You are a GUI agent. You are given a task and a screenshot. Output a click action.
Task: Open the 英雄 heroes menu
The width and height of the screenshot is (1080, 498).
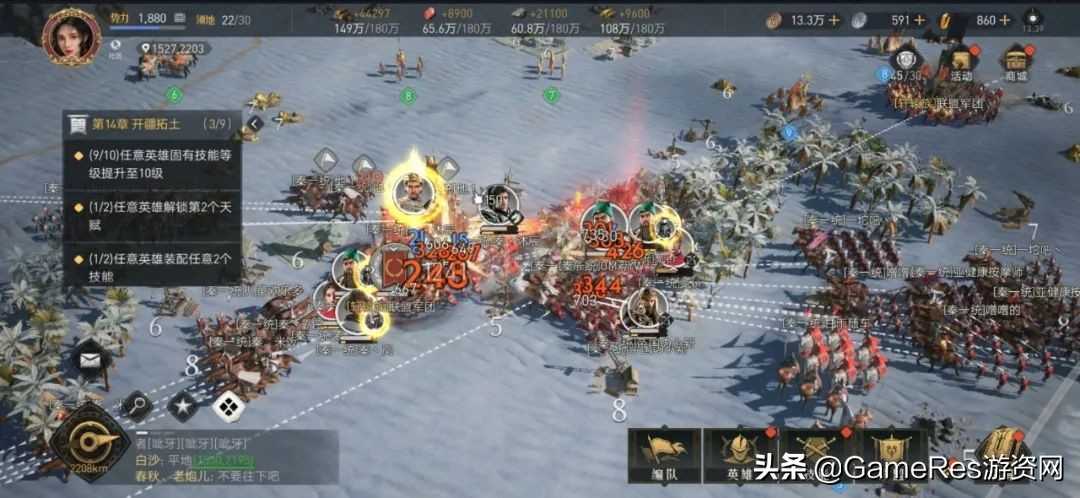click(x=740, y=457)
